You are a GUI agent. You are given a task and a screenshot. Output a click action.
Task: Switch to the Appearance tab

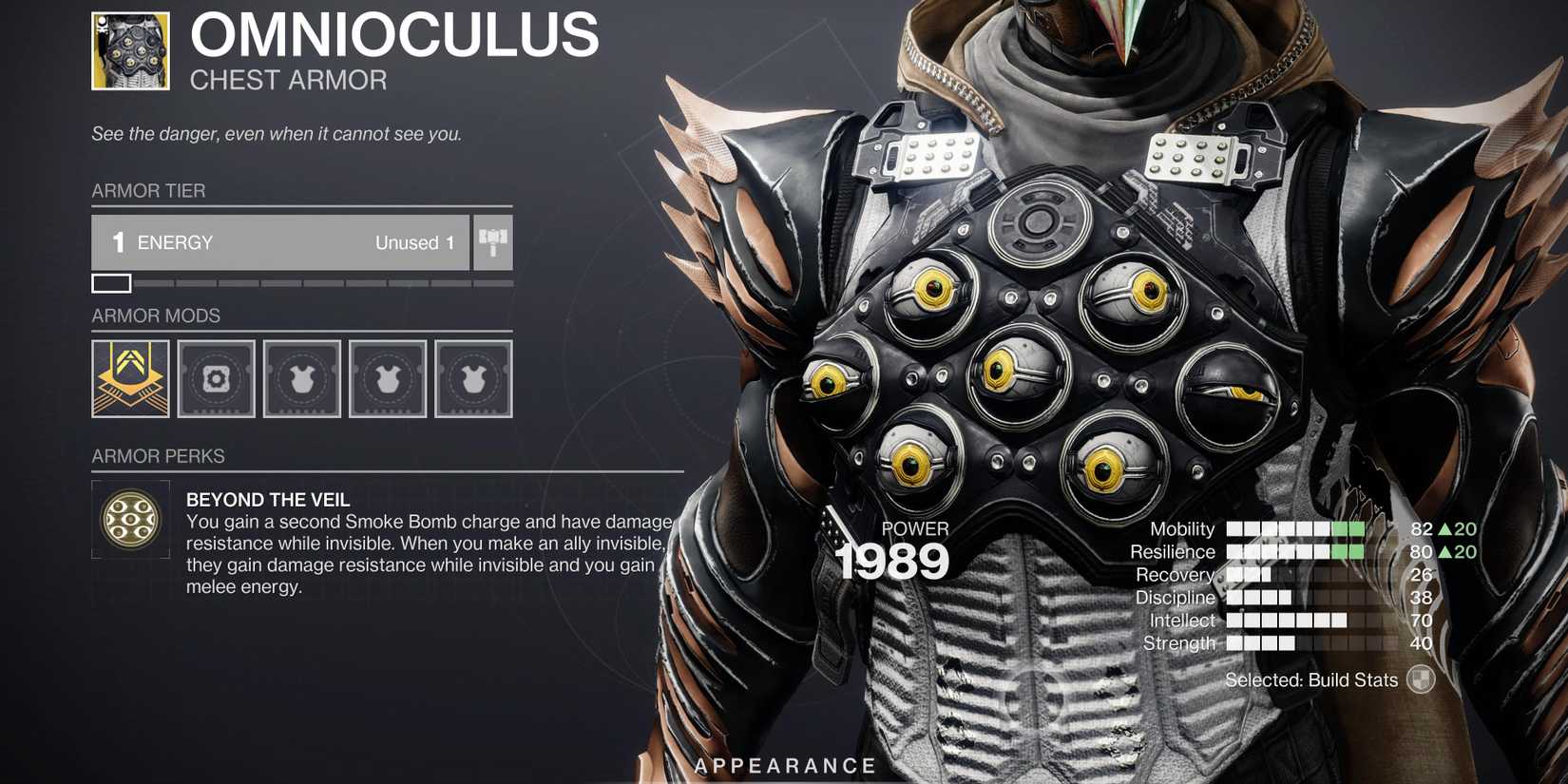784,764
